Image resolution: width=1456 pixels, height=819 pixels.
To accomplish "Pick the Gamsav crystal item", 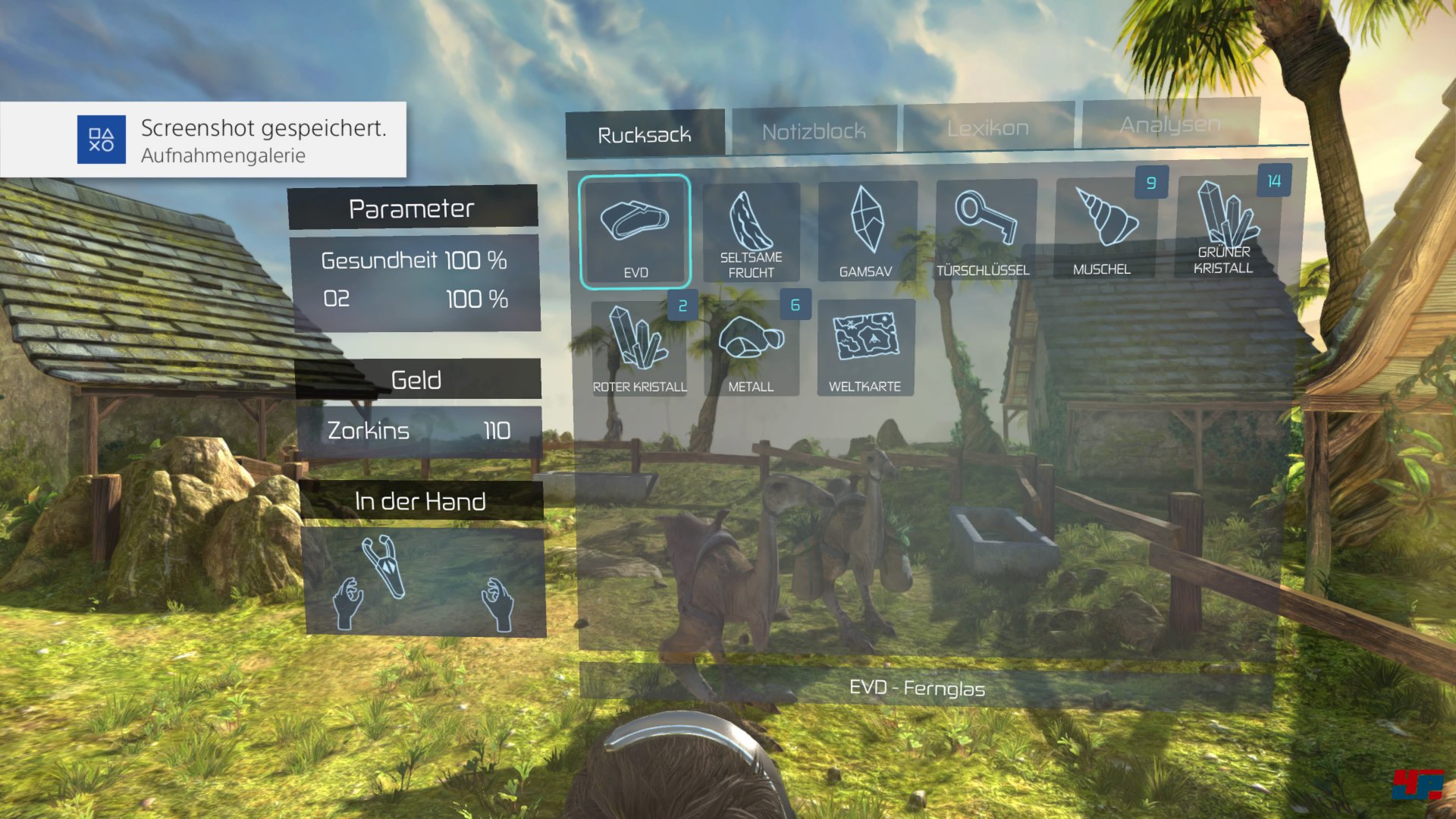I will (867, 231).
